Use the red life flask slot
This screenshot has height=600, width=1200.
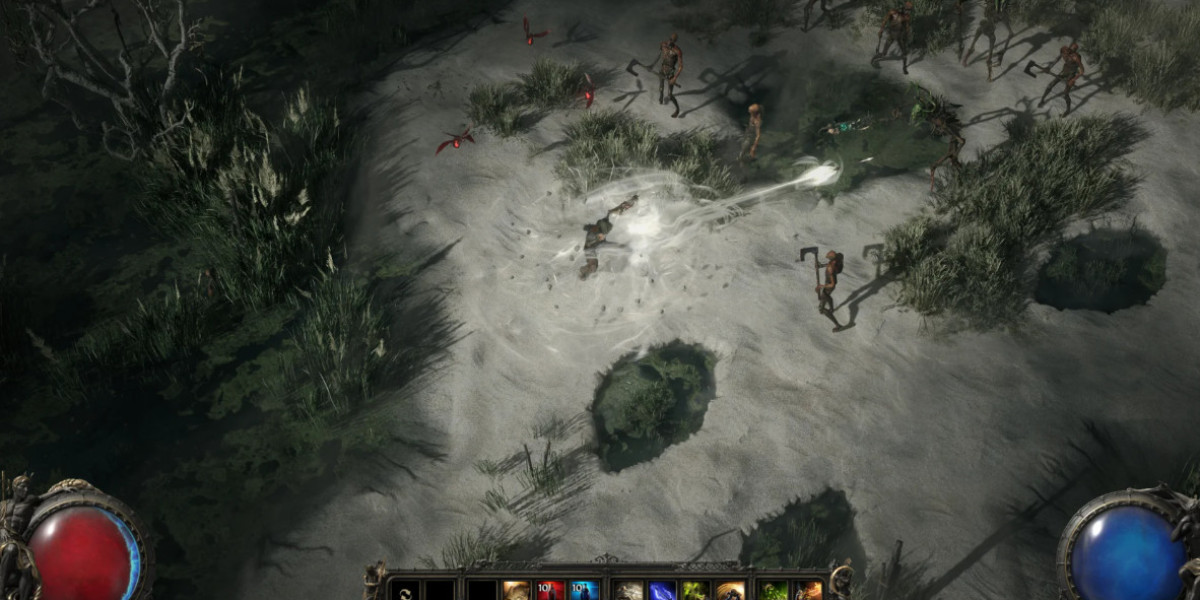tap(550, 591)
